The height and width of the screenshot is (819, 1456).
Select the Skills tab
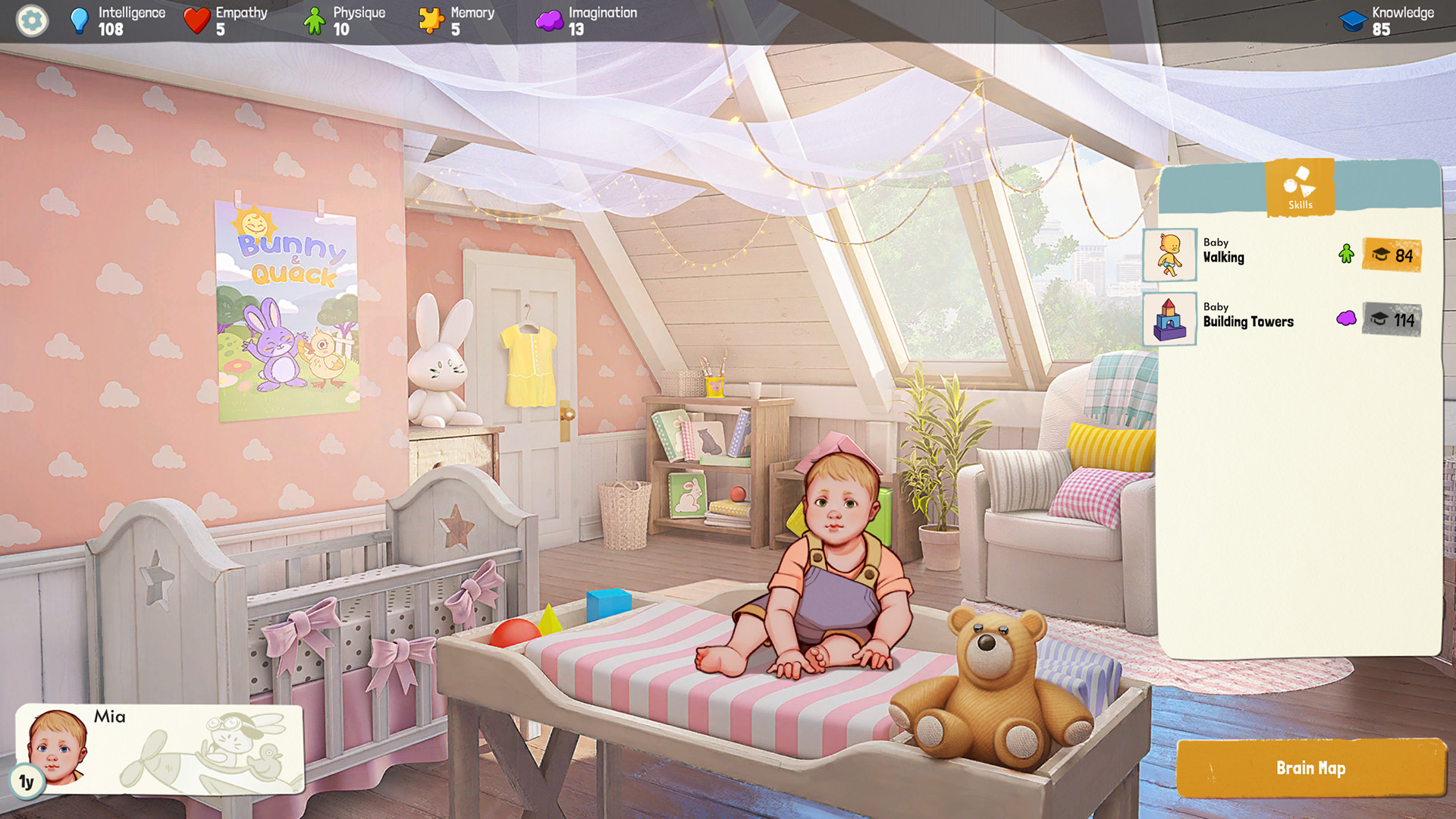click(1299, 187)
